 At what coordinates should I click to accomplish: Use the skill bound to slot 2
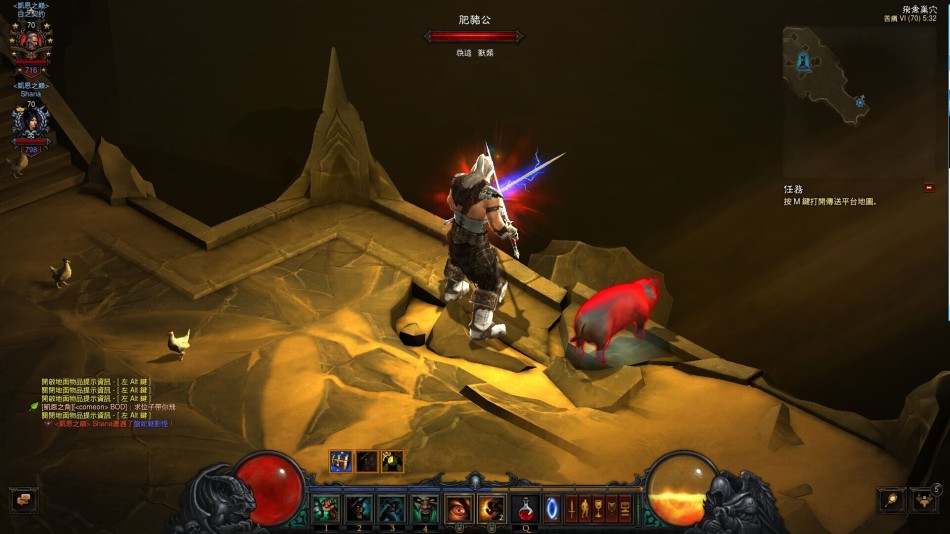click(x=359, y=509)
